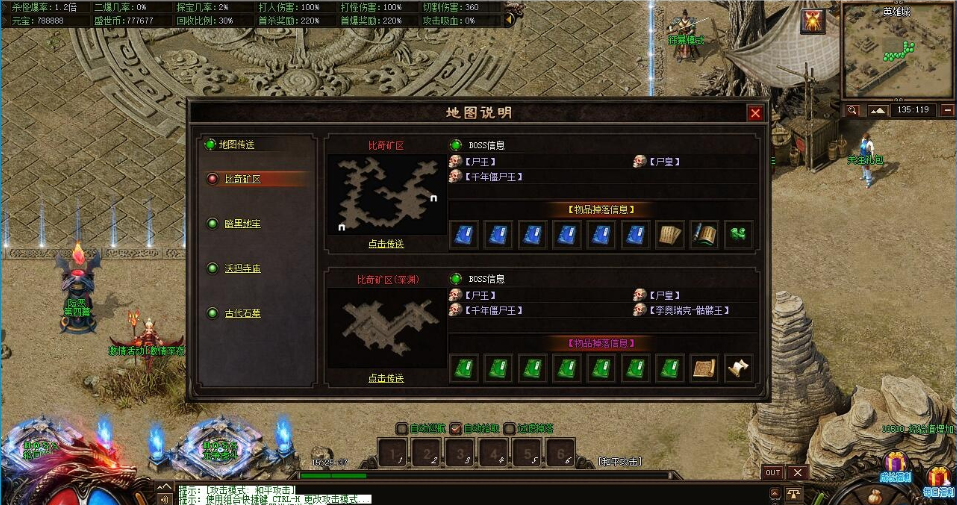The height and width of the screenshot is (505, 957).
Task: Teleport via 点击传送 under 比奇矿区(深渊)
Action: (385, 379)
